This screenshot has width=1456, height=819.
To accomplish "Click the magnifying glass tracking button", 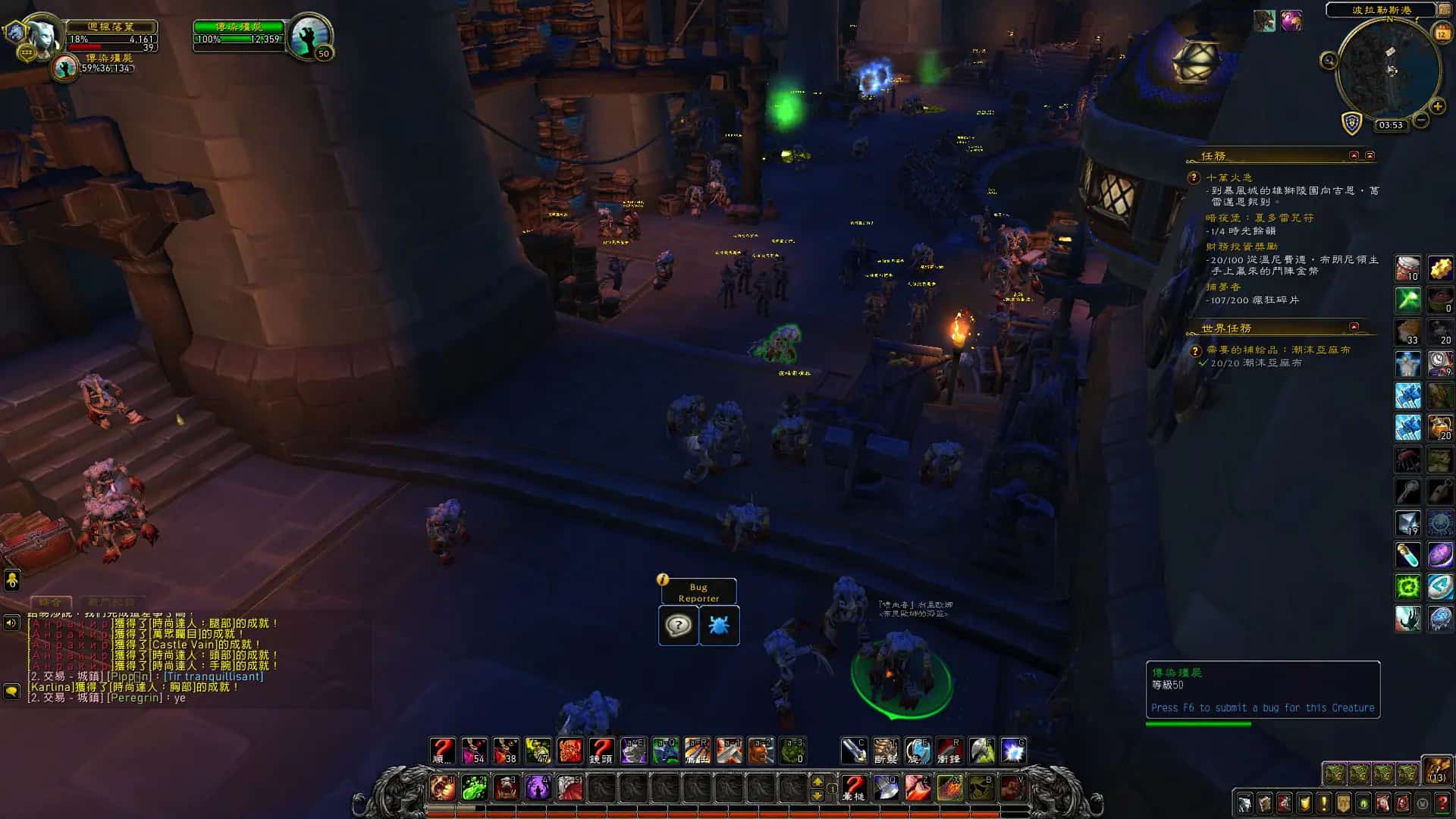I will (x=1329, y=61).
